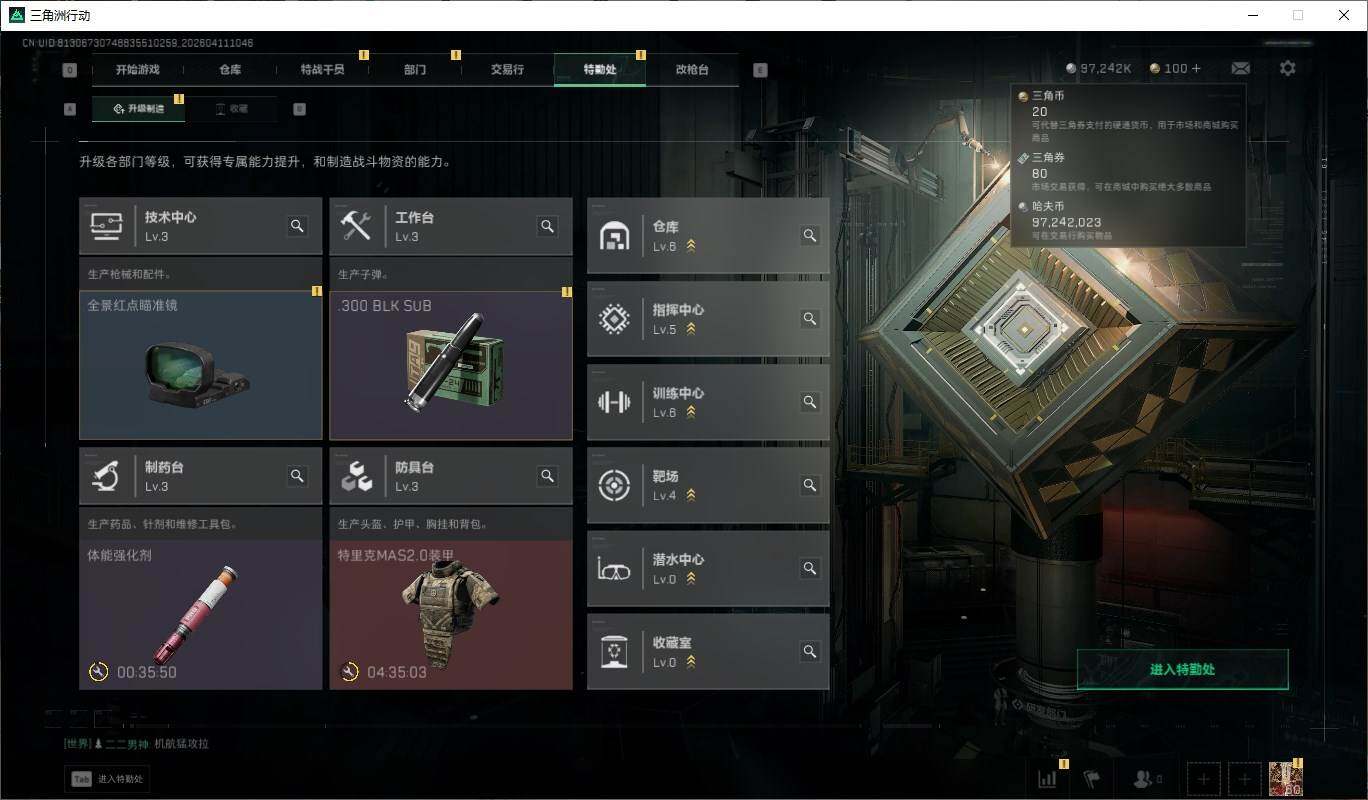Switch to the 交易行 tab
Screen dimensions: 1368x800
pyautogui.click(x=507, y=70)
